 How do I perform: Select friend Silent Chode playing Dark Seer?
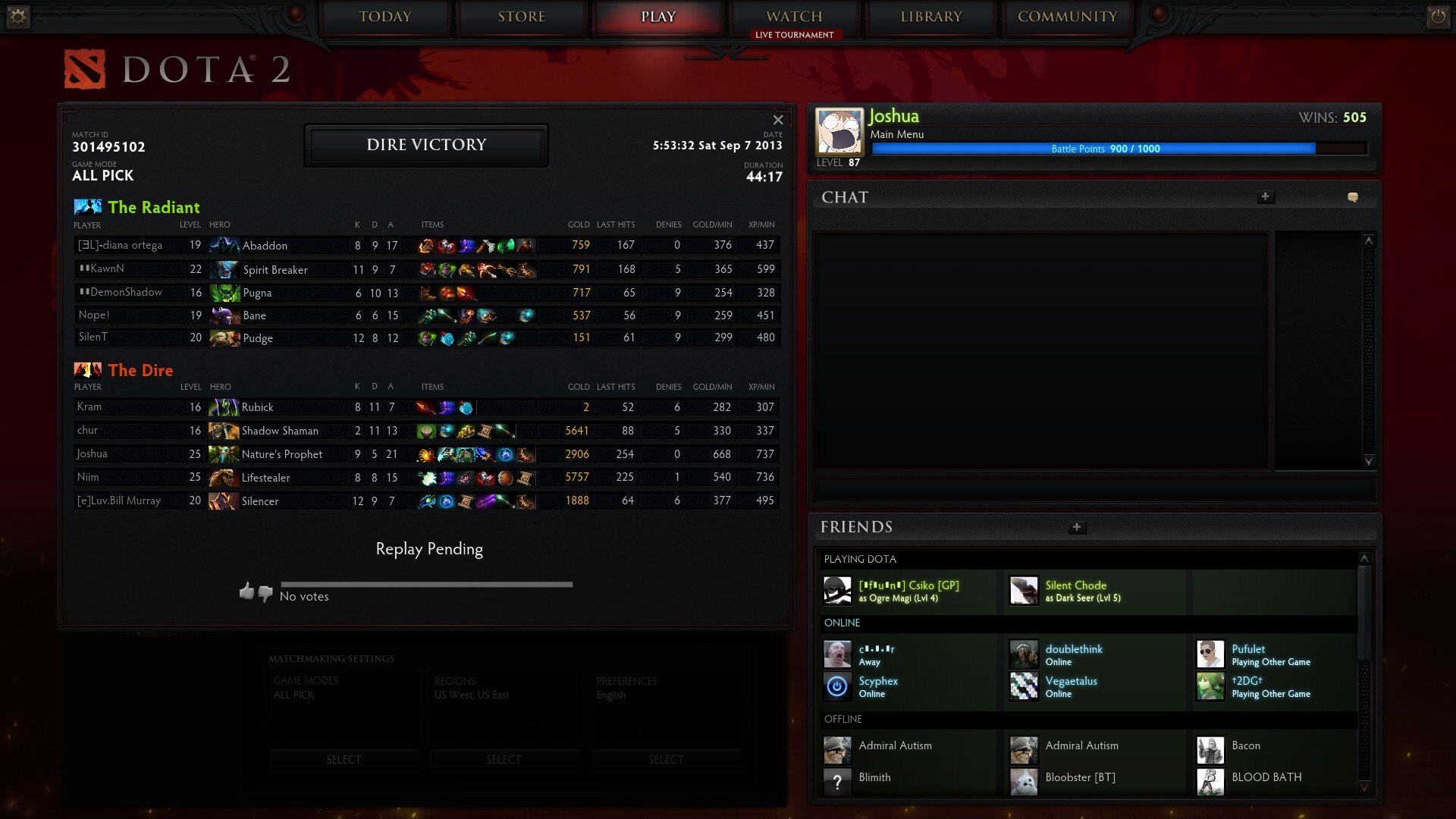[x=1075, y=591]
